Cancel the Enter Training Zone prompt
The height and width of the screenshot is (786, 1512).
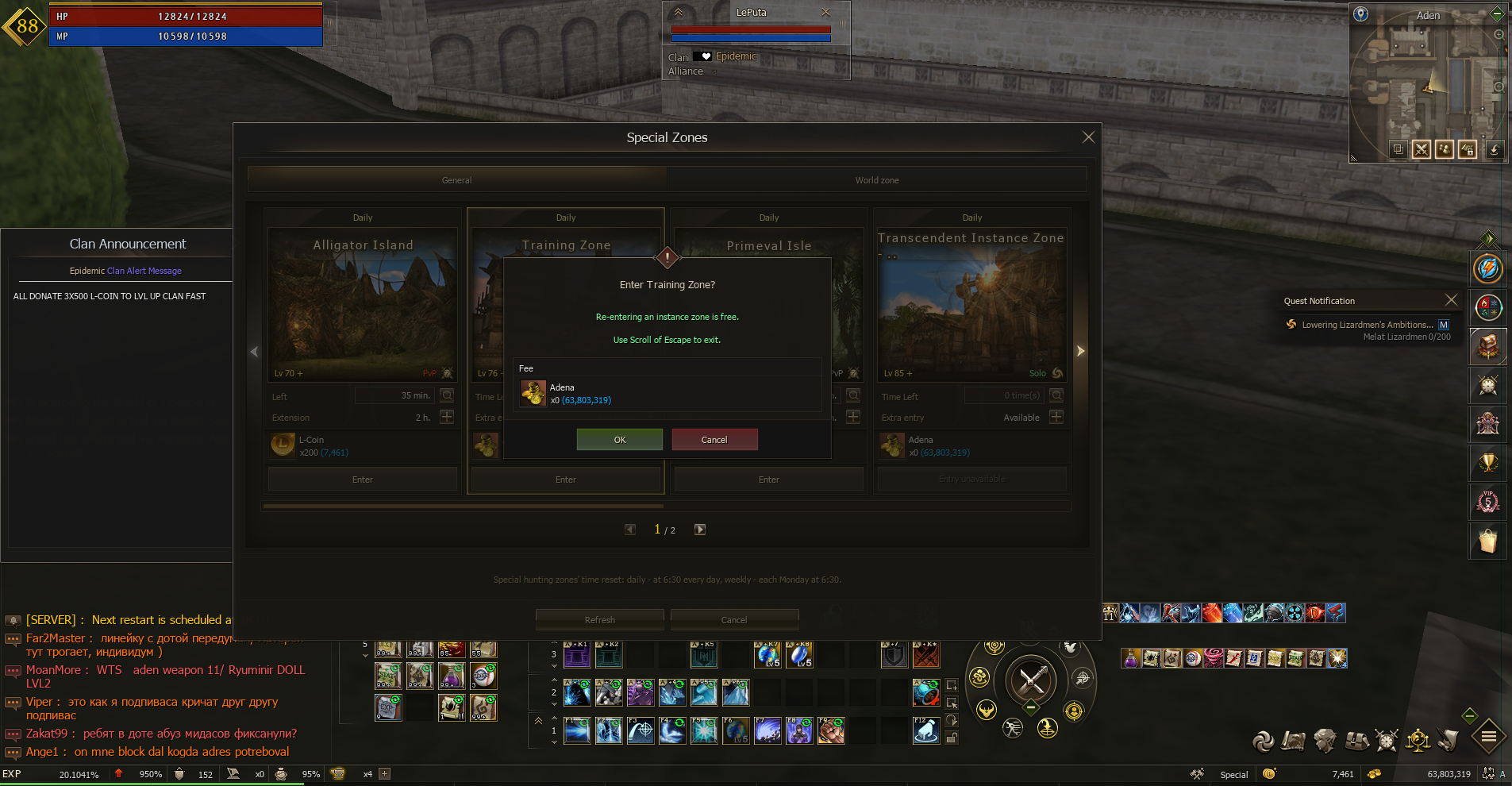point(714,440)
